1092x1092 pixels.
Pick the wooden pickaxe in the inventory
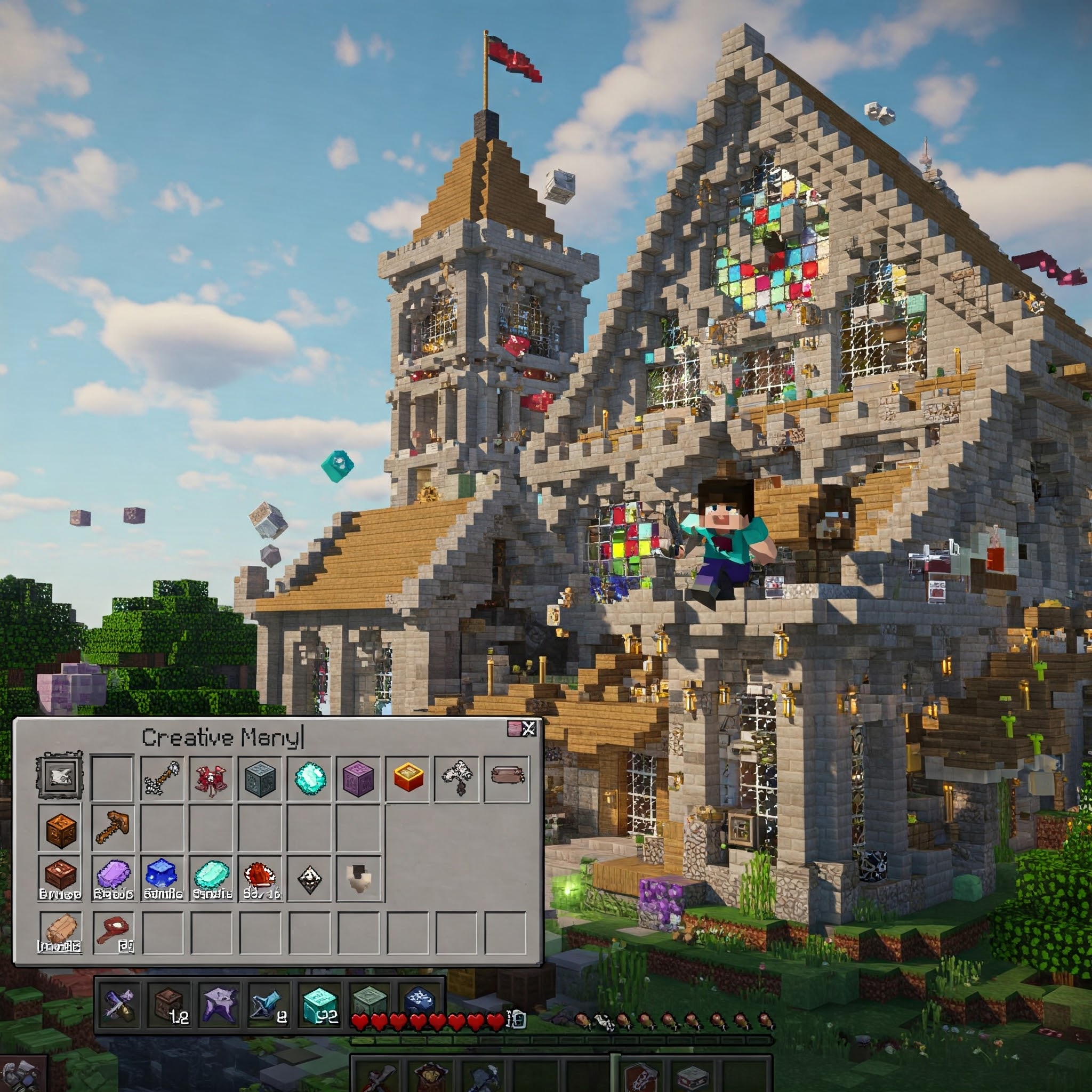(x=113, y=827)
